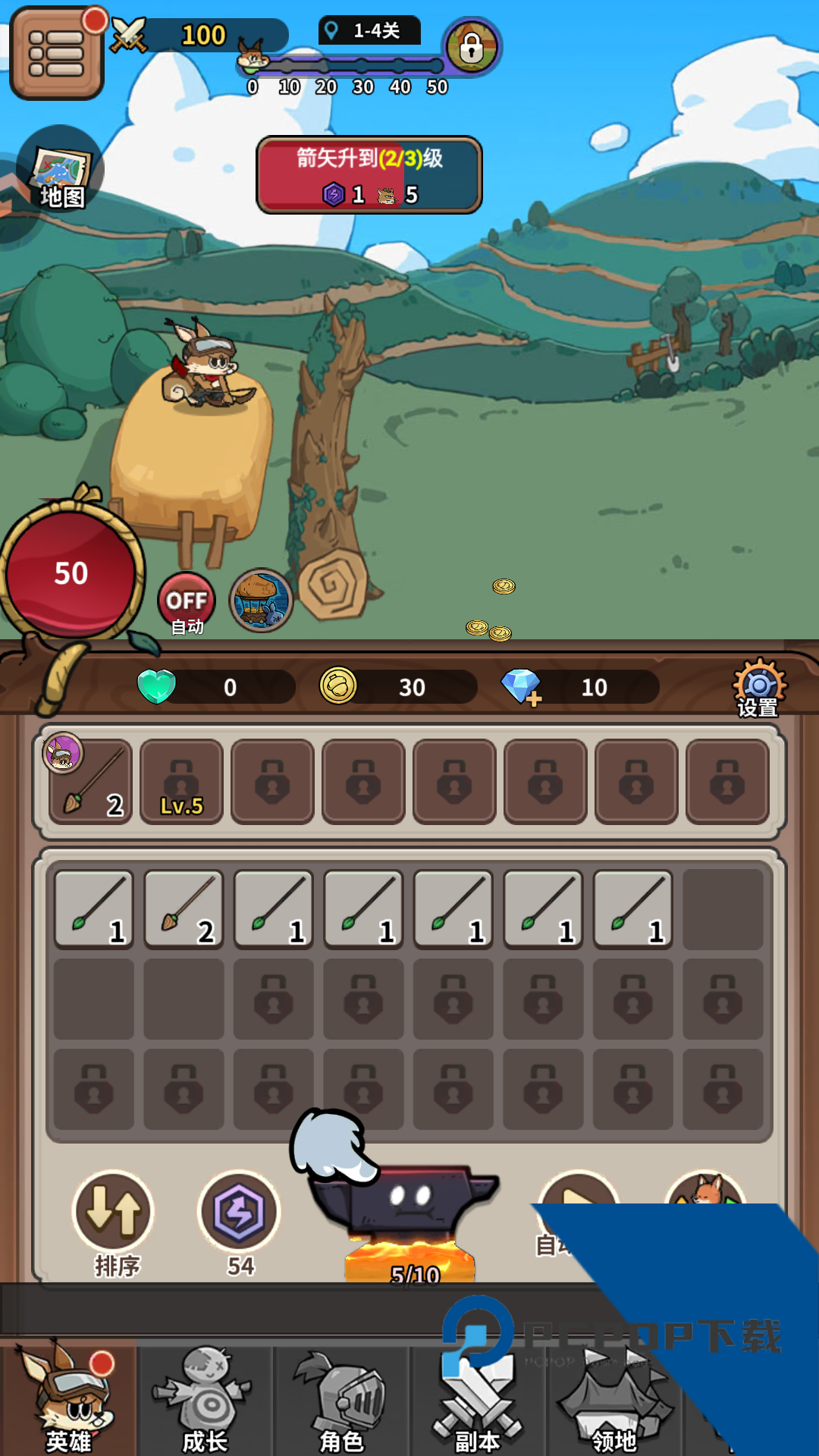Viewport: 819px width, 1456px height.
Task: Tap the red 50 attack orb
Action: (71, 574)
